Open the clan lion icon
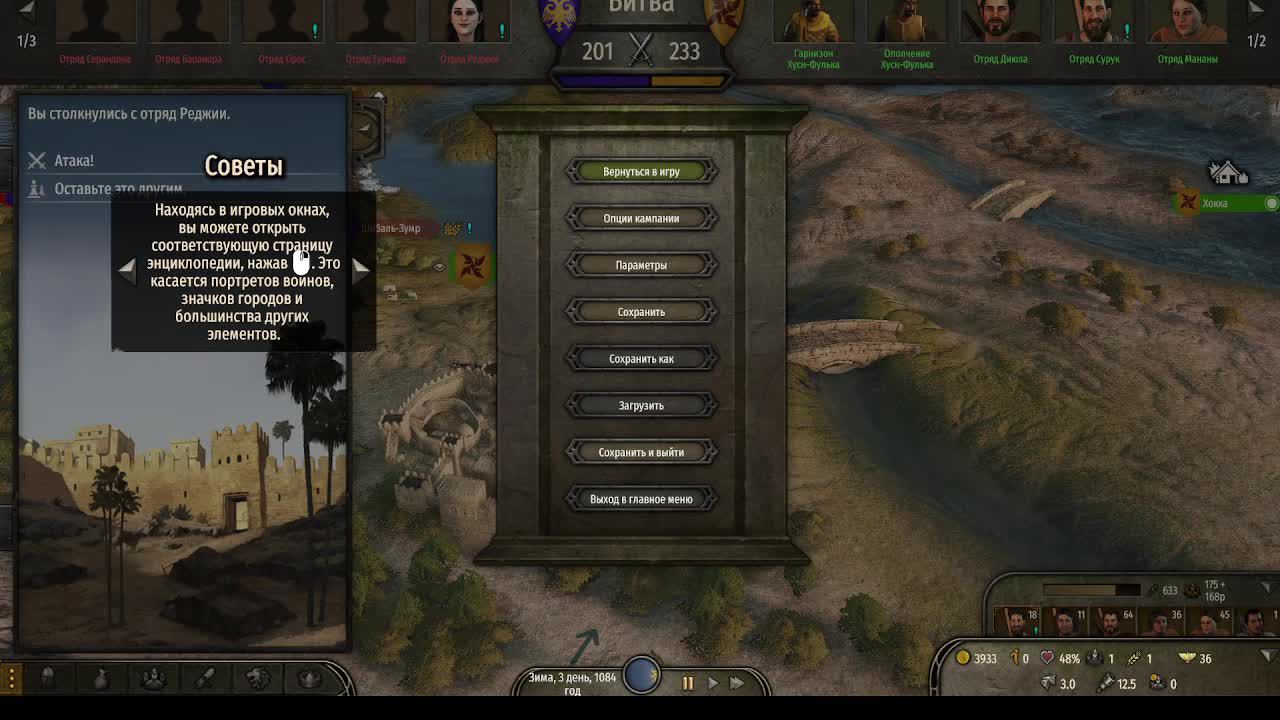1280x720 pixels. [257, 678]
